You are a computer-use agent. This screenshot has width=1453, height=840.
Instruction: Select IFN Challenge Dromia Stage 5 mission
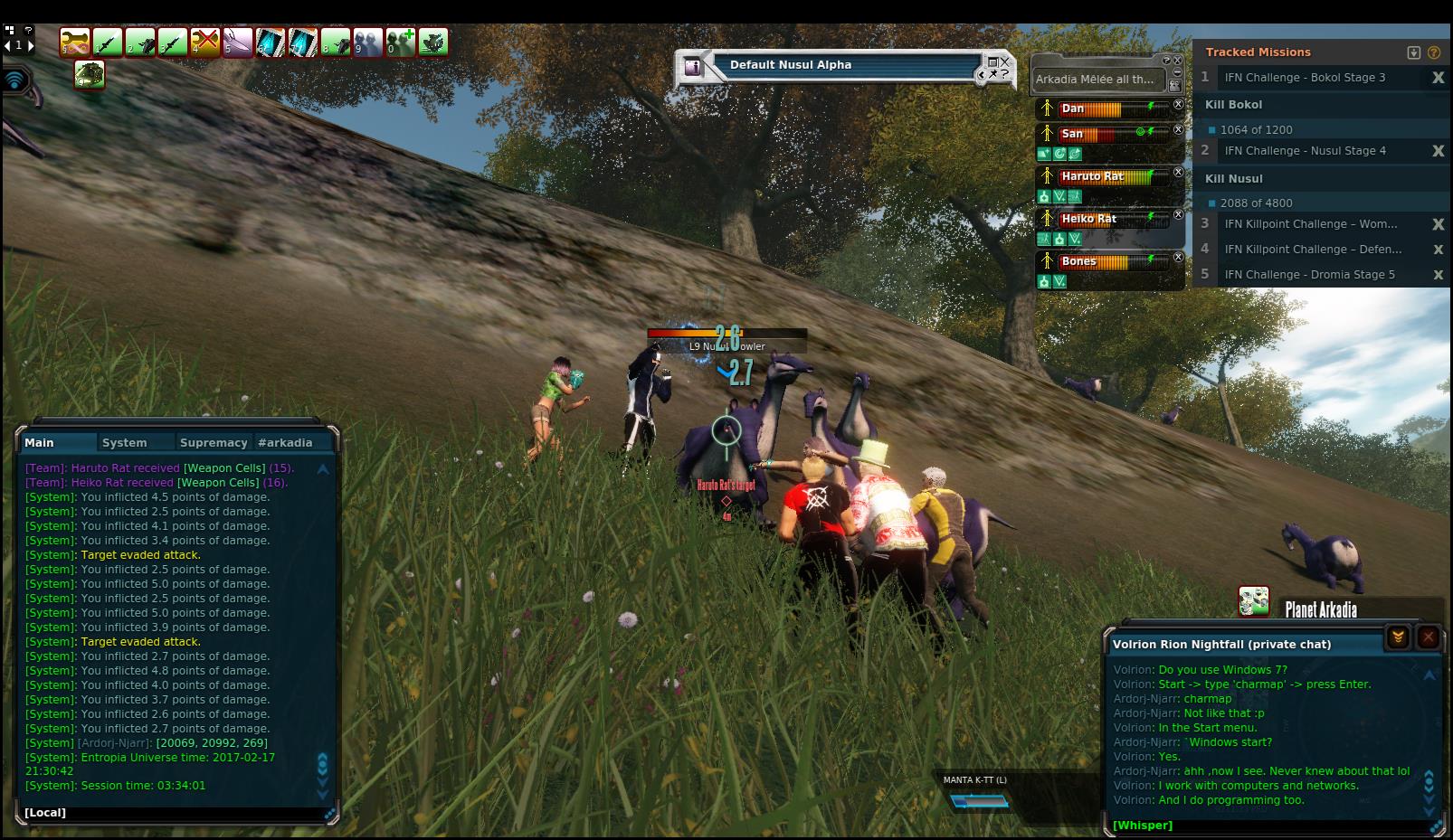[x=1309, y=275]
